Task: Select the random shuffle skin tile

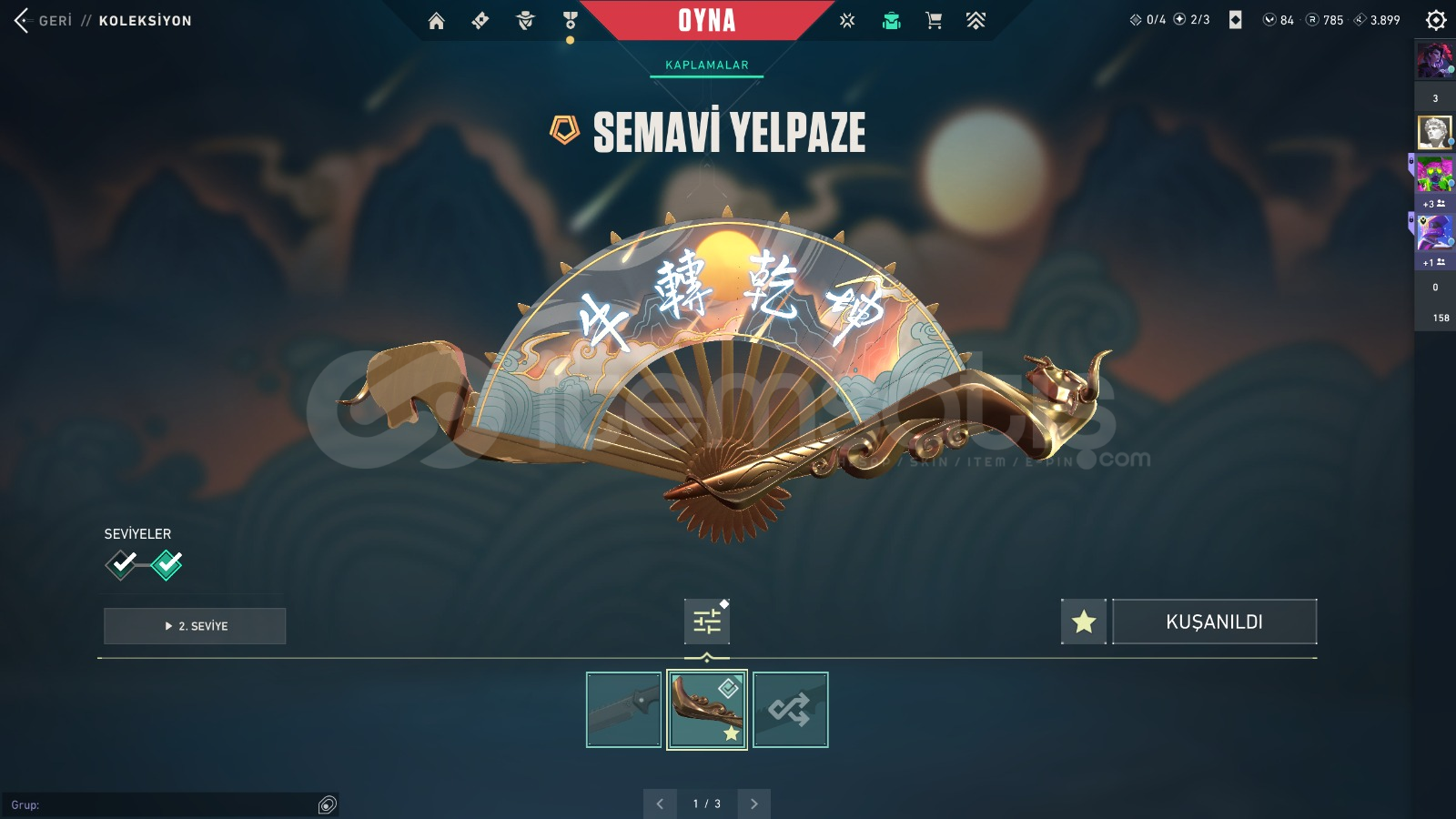Action: [790, 710]
